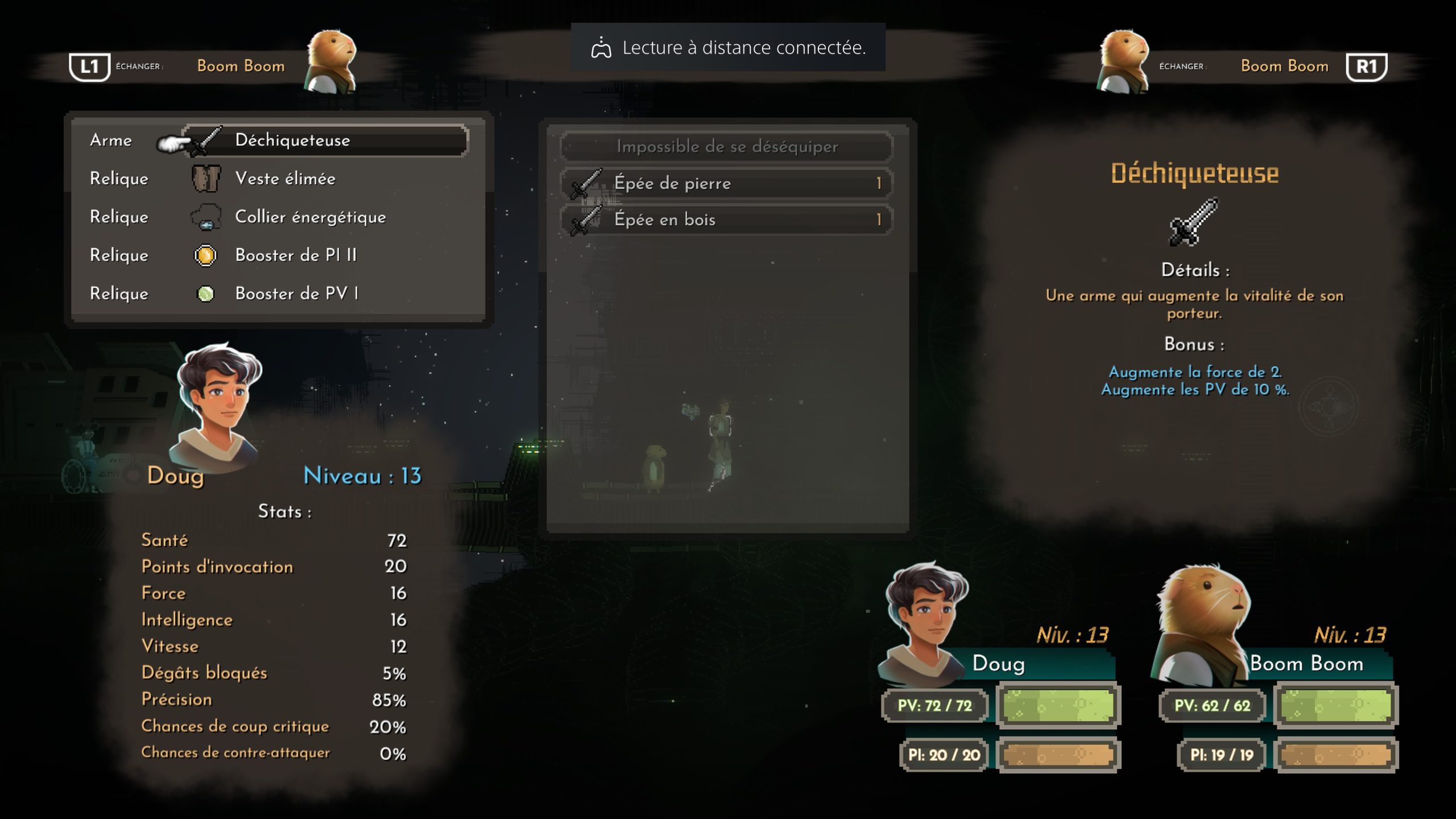Dismiss the Lecture à distance connectée notification
The width and height of the screenshot is (1456, 819).
(x=728, y=48)
